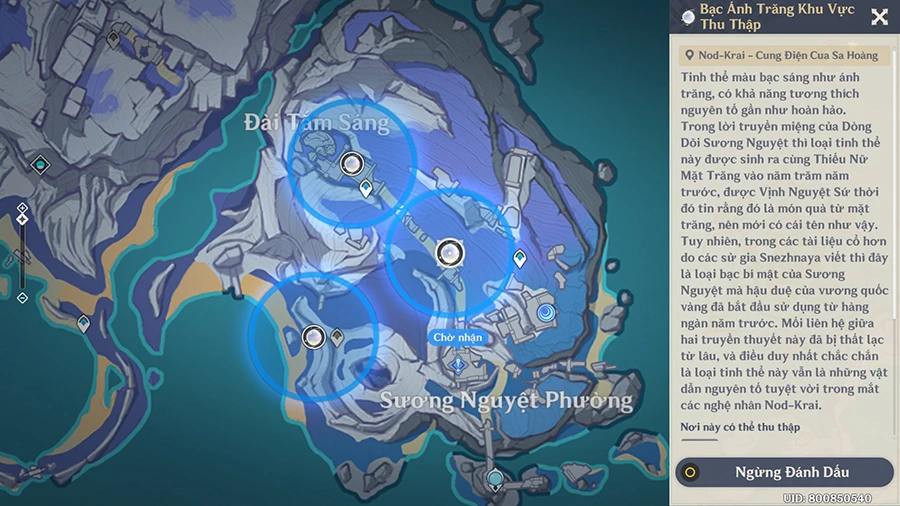Close the Bạc Ánh Trăng info panel
900x506 pixels.
pos(879,17)
